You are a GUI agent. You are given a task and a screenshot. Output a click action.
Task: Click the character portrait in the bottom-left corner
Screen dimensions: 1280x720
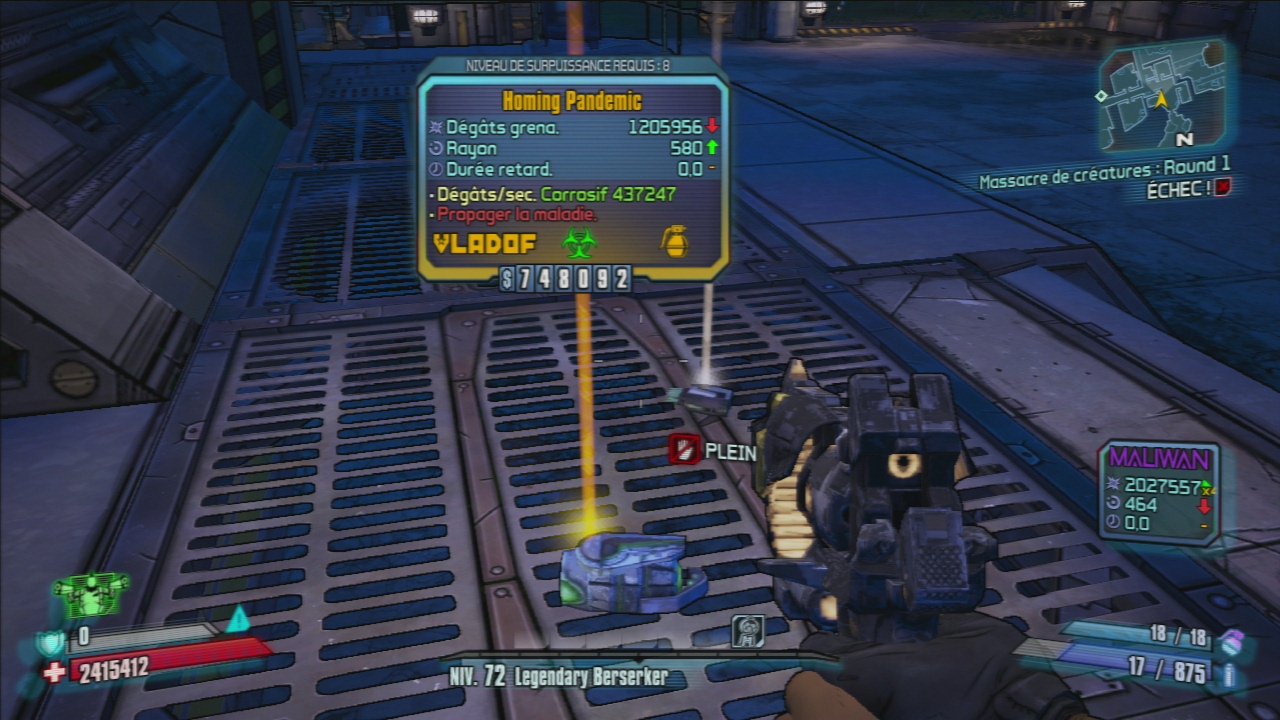91,594
